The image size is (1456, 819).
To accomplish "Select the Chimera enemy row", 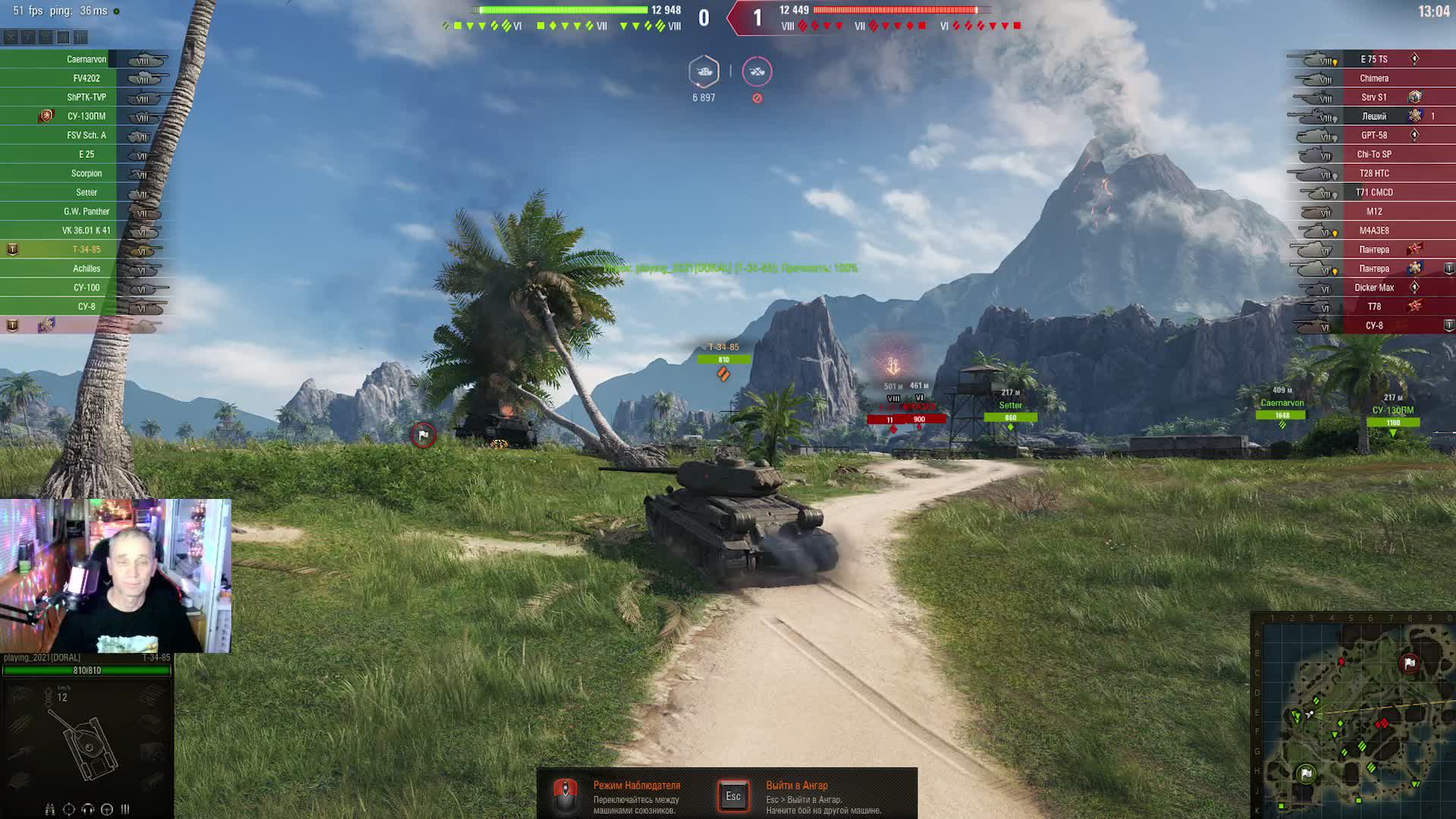I will tap(1373, 78).
